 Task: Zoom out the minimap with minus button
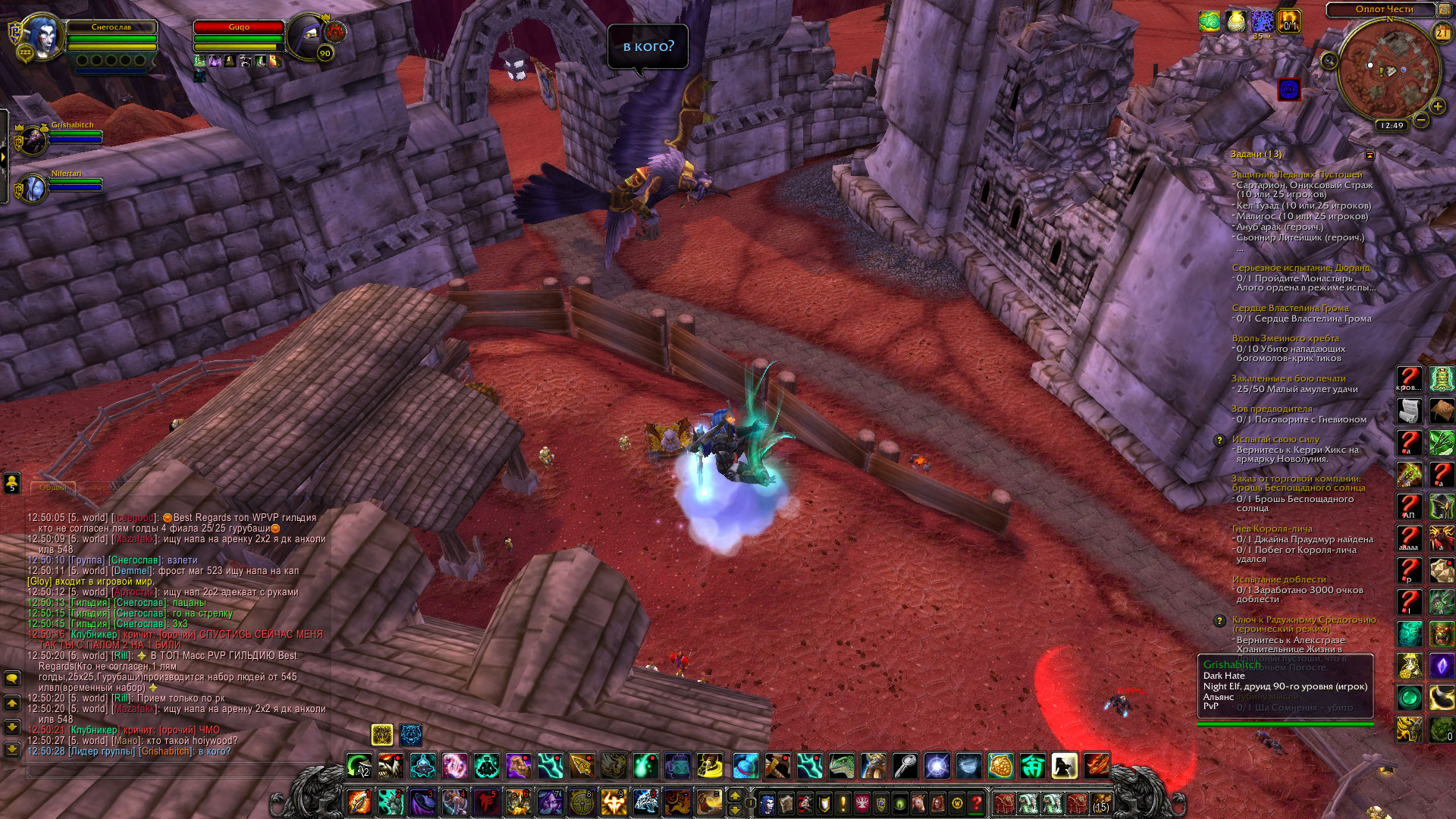[x=1421, y=120]
